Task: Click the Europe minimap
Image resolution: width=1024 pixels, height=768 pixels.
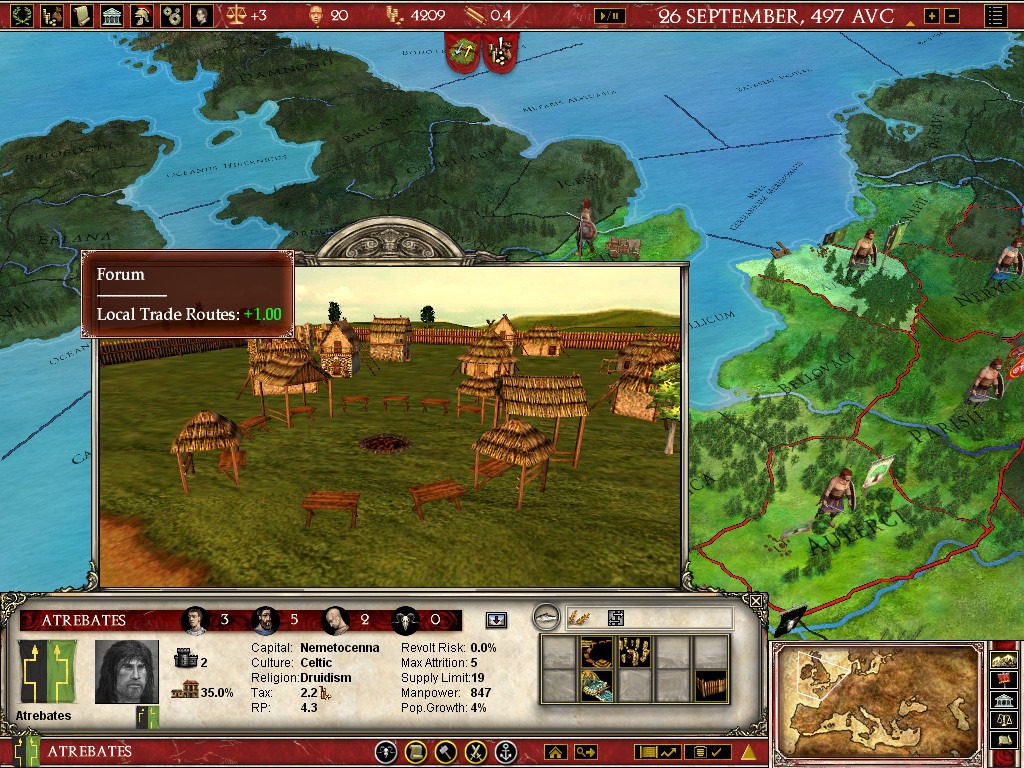Action: click(877, 701)
